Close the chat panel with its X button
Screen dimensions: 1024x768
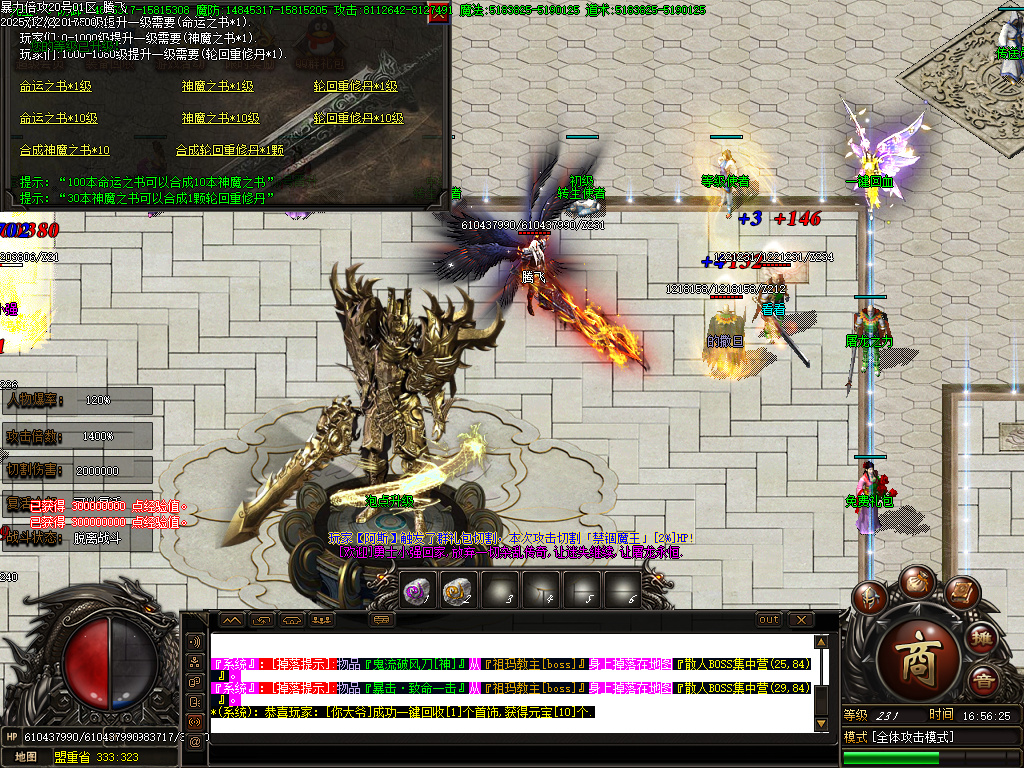(x=800, y=620)
